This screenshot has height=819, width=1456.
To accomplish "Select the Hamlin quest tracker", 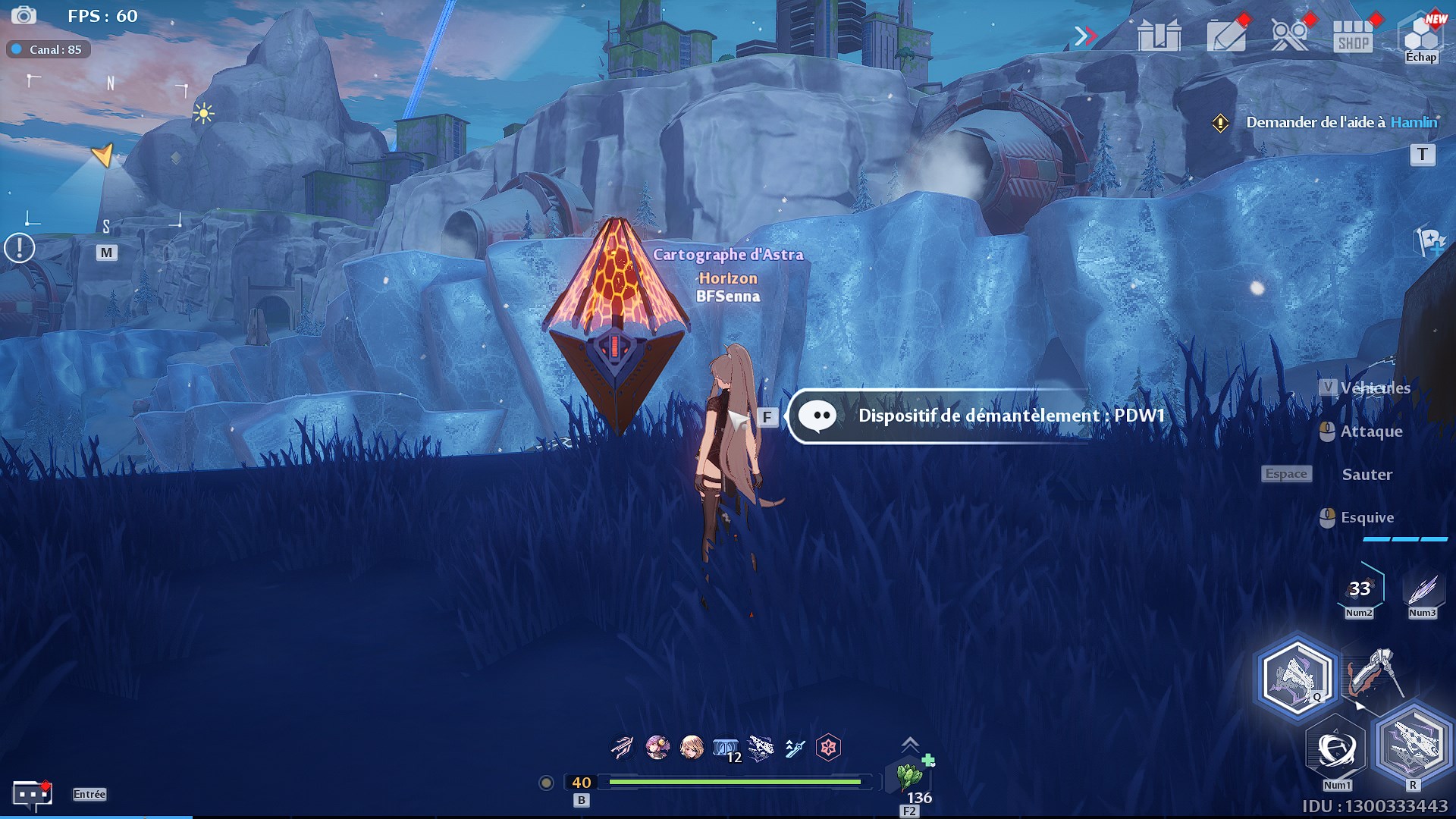I will click(x=1341, y=122).
